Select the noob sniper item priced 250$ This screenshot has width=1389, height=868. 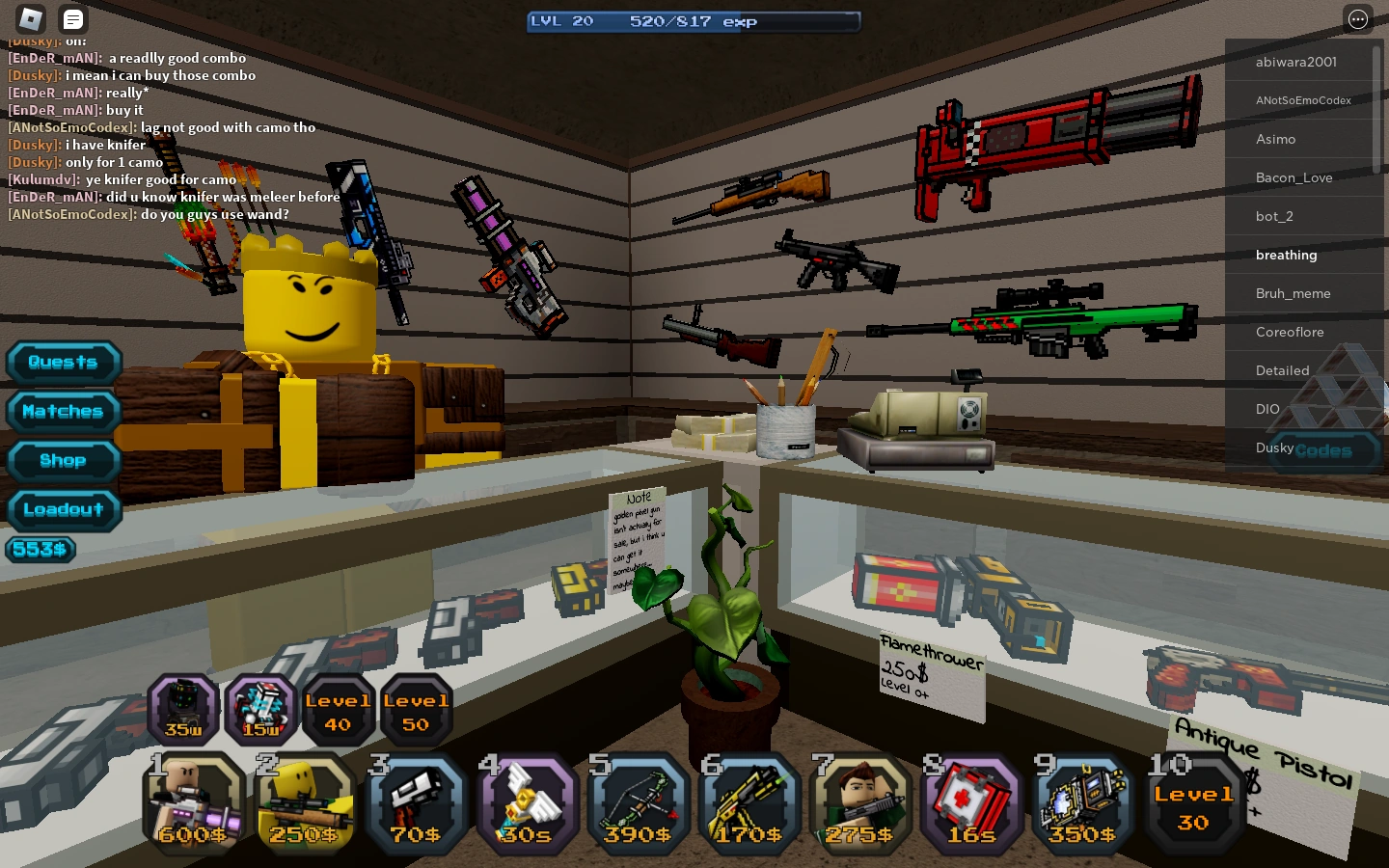point(305,803)
